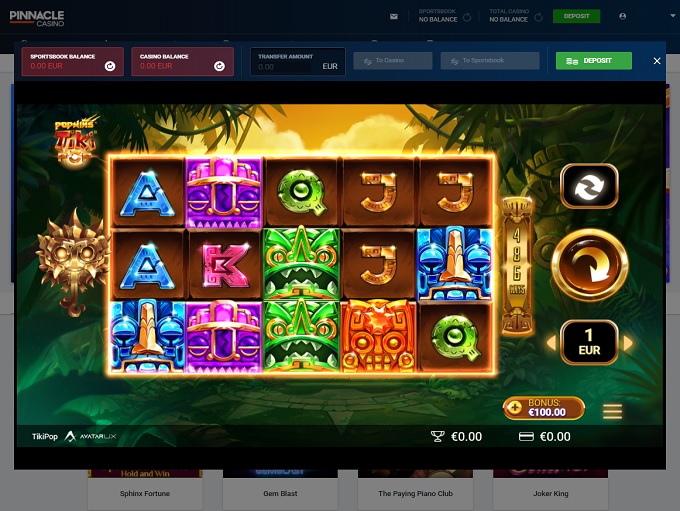Open the hamburger game menu
This screenshot has width=680, height=511.
[x=612, y=411]
